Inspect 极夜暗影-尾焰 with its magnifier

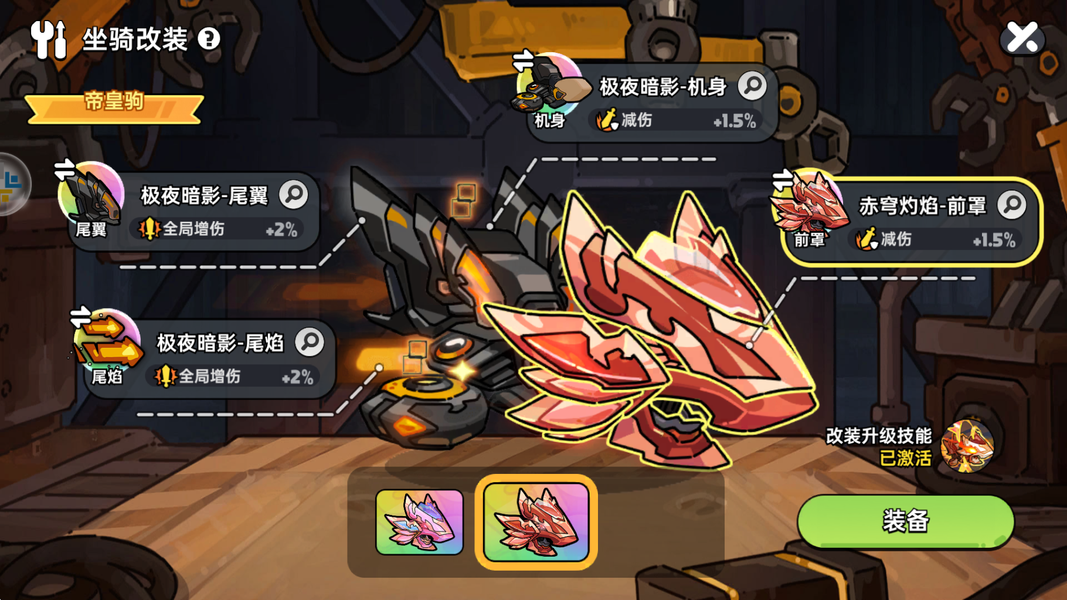(x=310, y=342)
